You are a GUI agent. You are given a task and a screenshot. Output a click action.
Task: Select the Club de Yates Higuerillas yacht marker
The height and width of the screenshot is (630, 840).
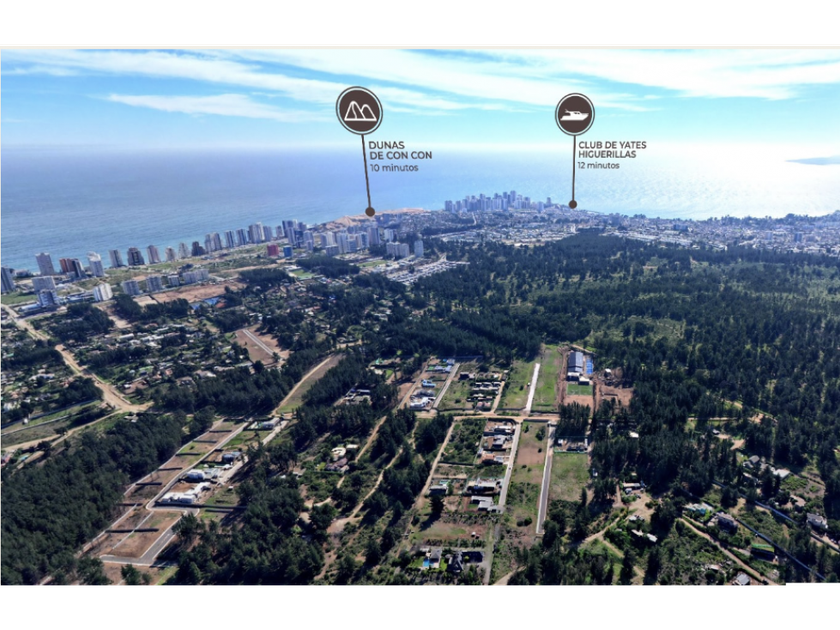pyautogui.click(x=574, y=114)
